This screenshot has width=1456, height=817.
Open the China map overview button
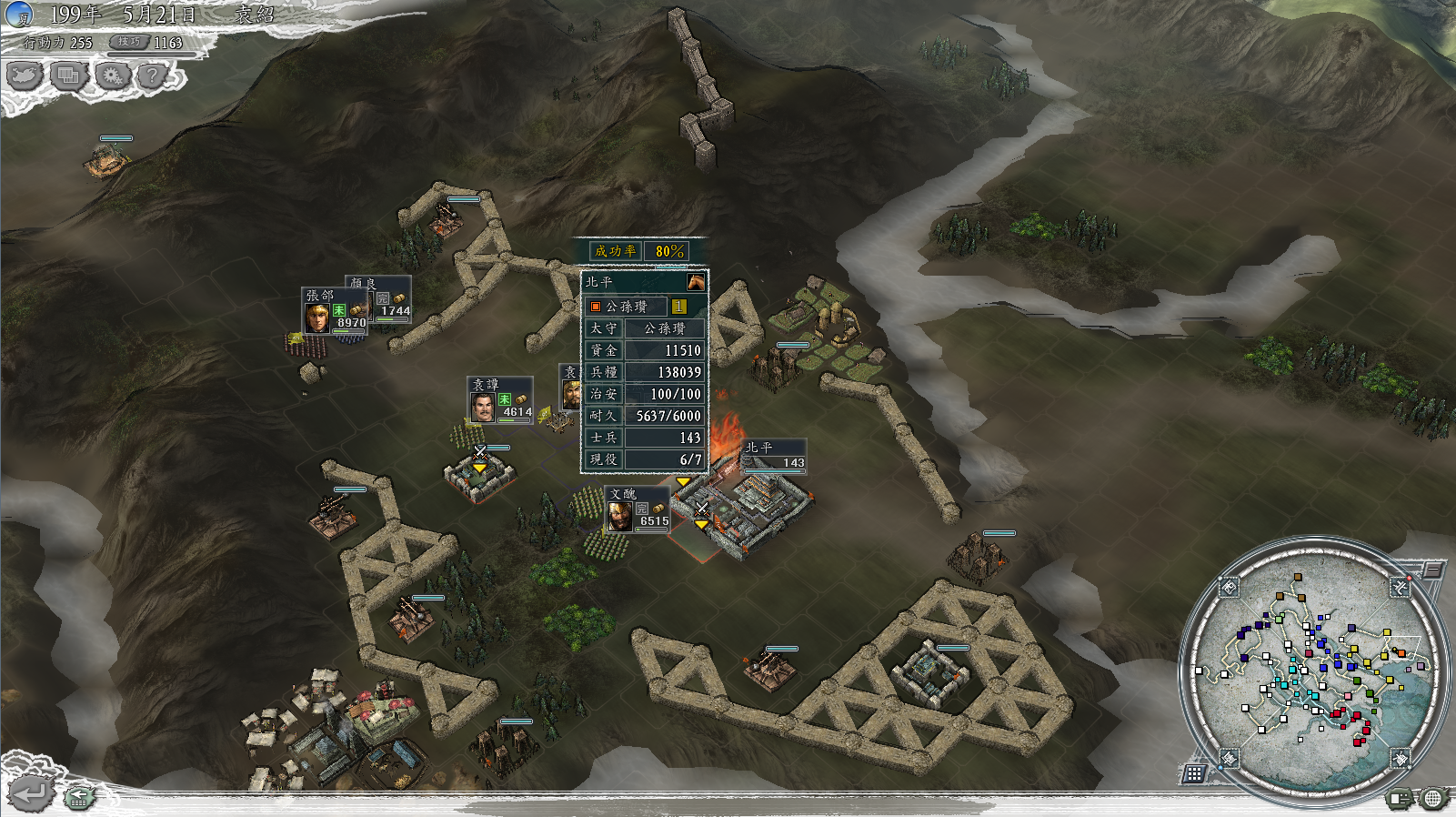point(25,76)
